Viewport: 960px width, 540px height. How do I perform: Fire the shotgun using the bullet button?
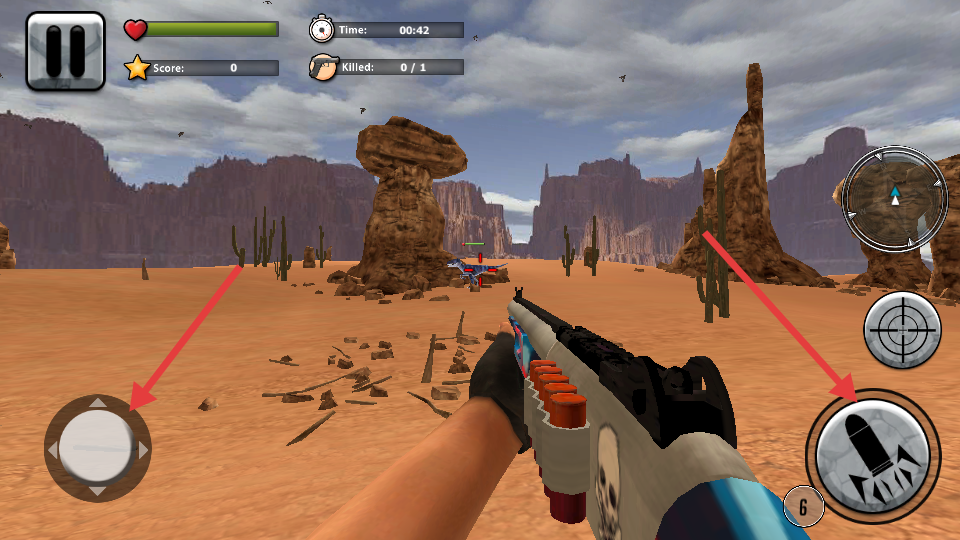tap(873, 456)
